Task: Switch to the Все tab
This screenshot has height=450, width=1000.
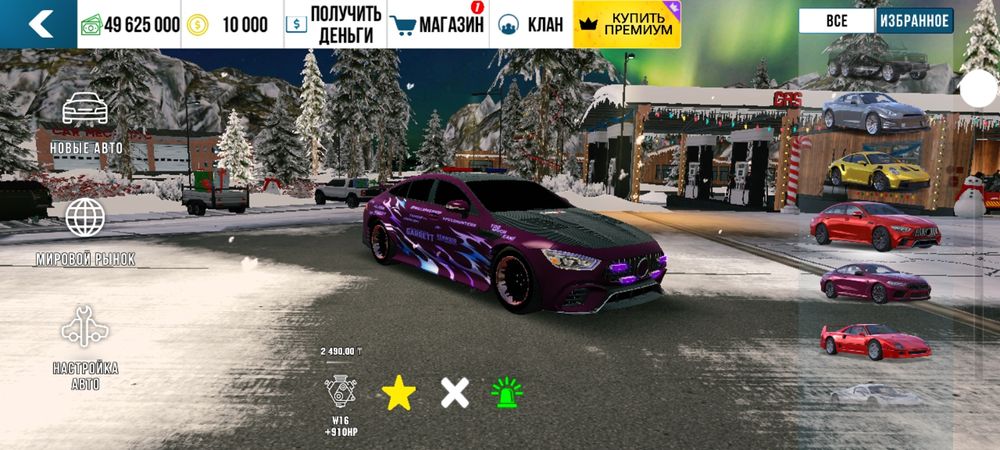Action: coord(837,21)
